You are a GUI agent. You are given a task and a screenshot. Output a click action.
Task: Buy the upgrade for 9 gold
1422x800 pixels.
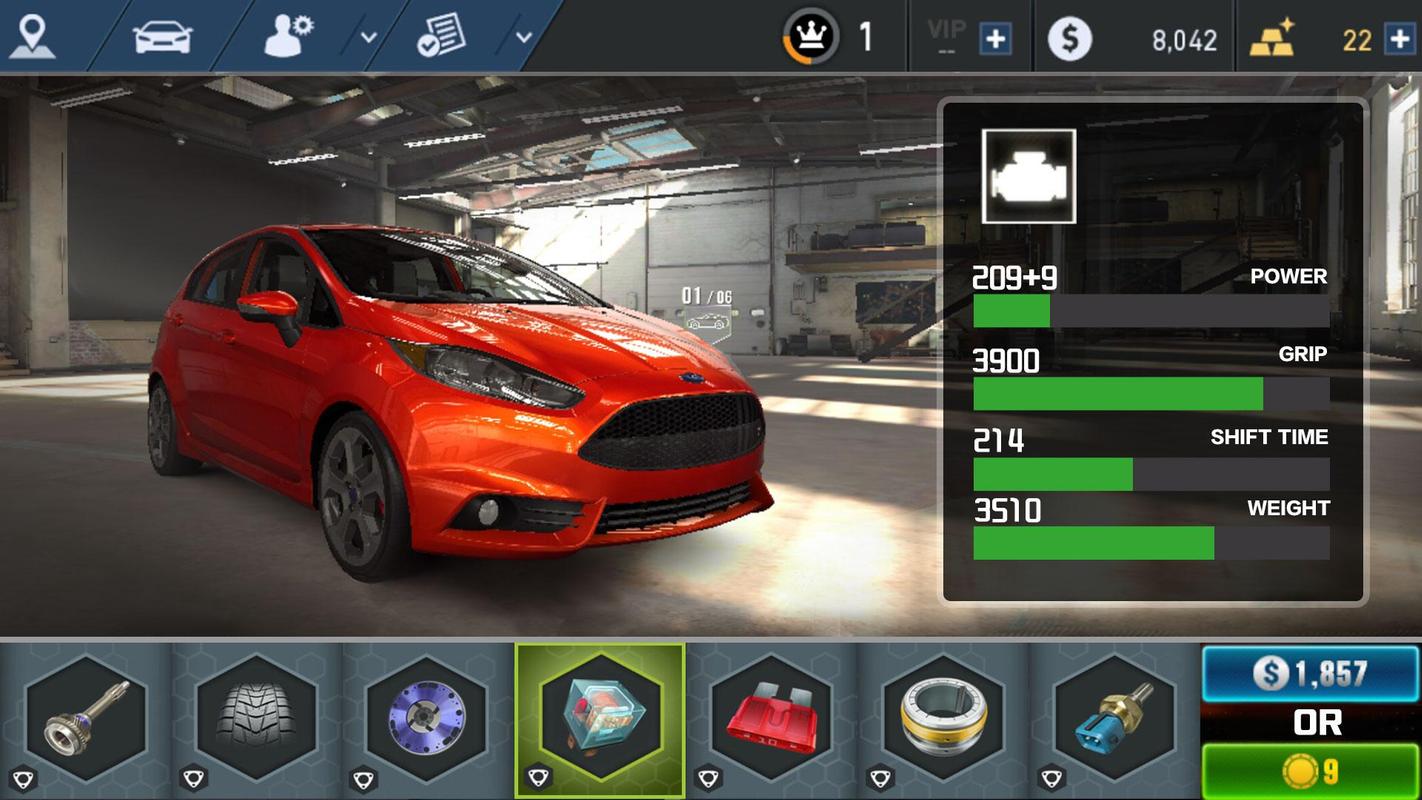click(1310, 771)
